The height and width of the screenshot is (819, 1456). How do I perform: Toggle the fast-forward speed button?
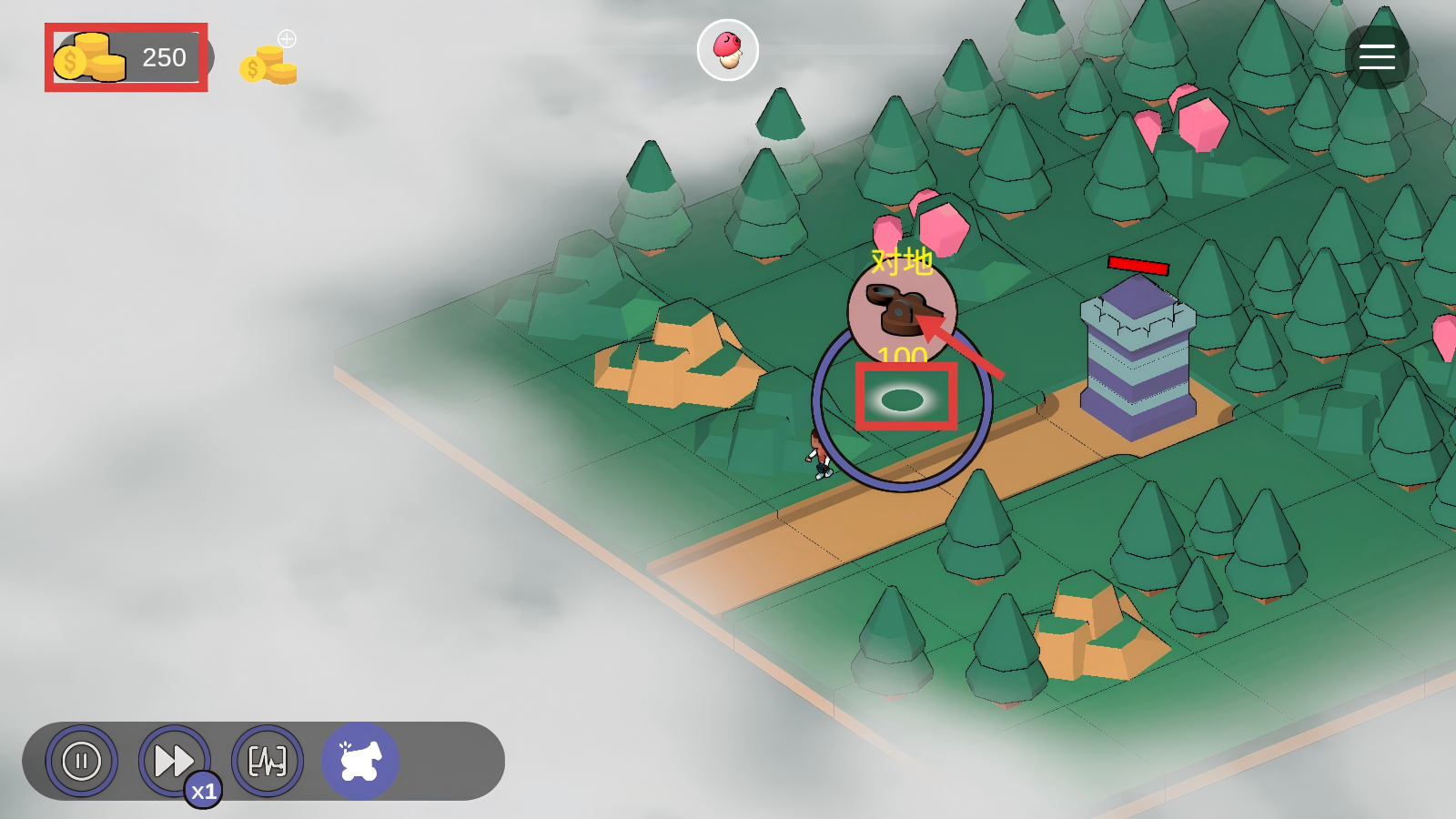174,761
